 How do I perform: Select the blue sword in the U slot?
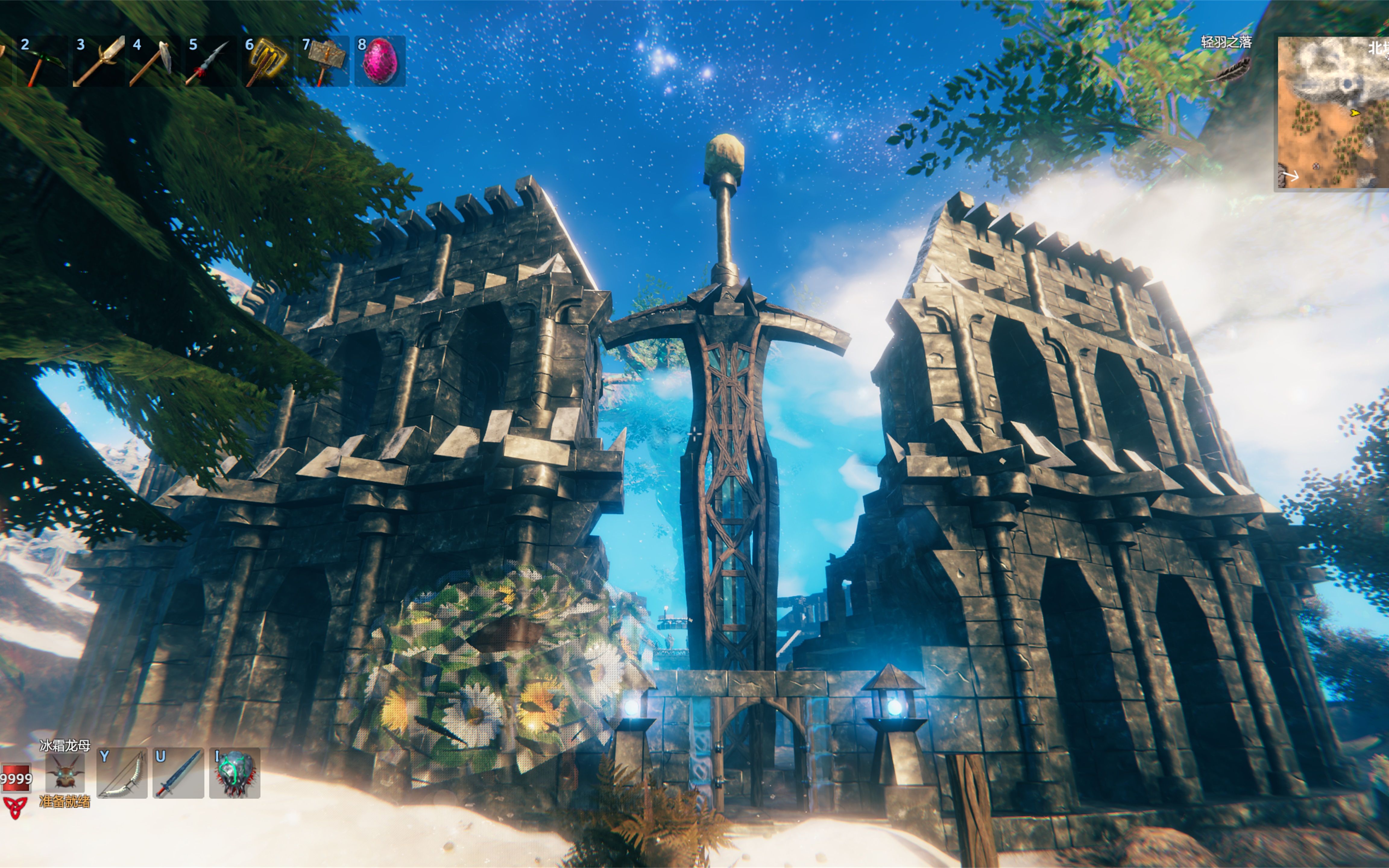(x=178, y=773)
